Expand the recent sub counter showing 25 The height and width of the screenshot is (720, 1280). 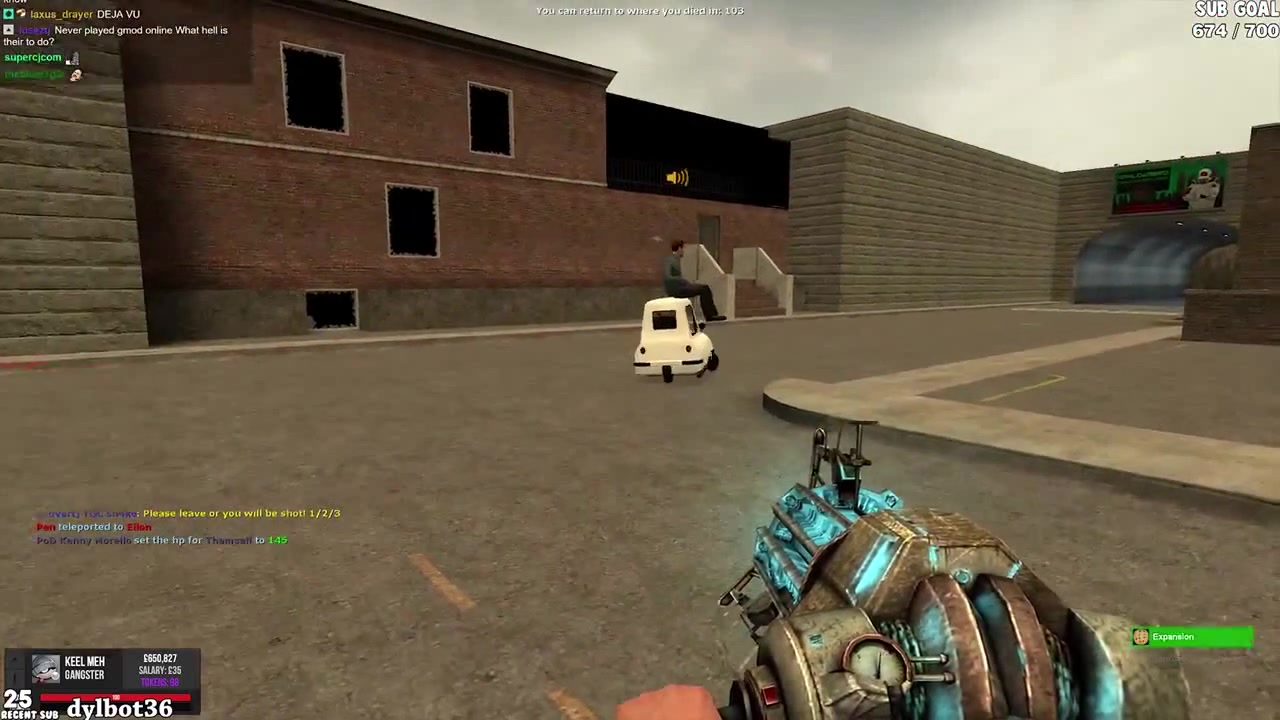[x=18, y=700]
